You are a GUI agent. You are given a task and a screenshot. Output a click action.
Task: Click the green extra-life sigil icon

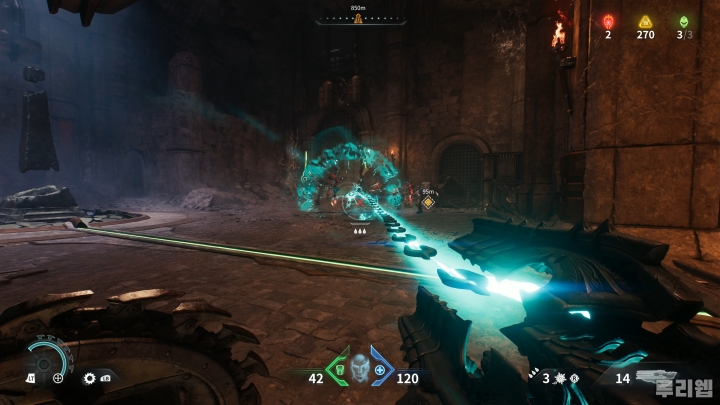[x=684, y=21]
